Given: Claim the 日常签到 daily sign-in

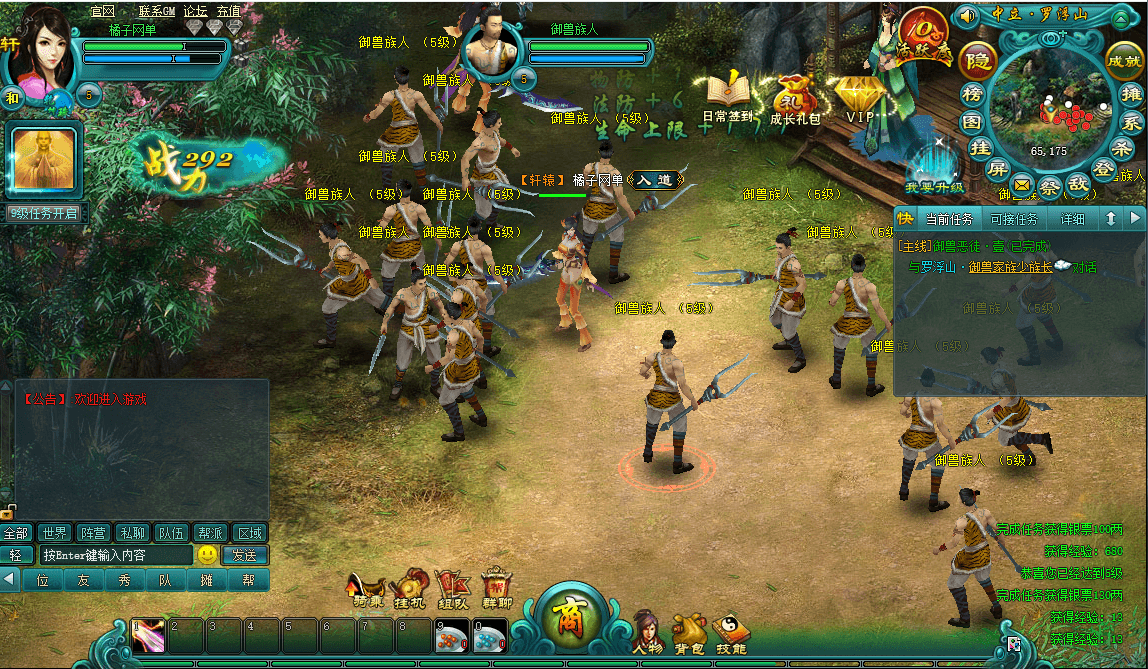Looking at the screenshot, I should click(728, 98).
